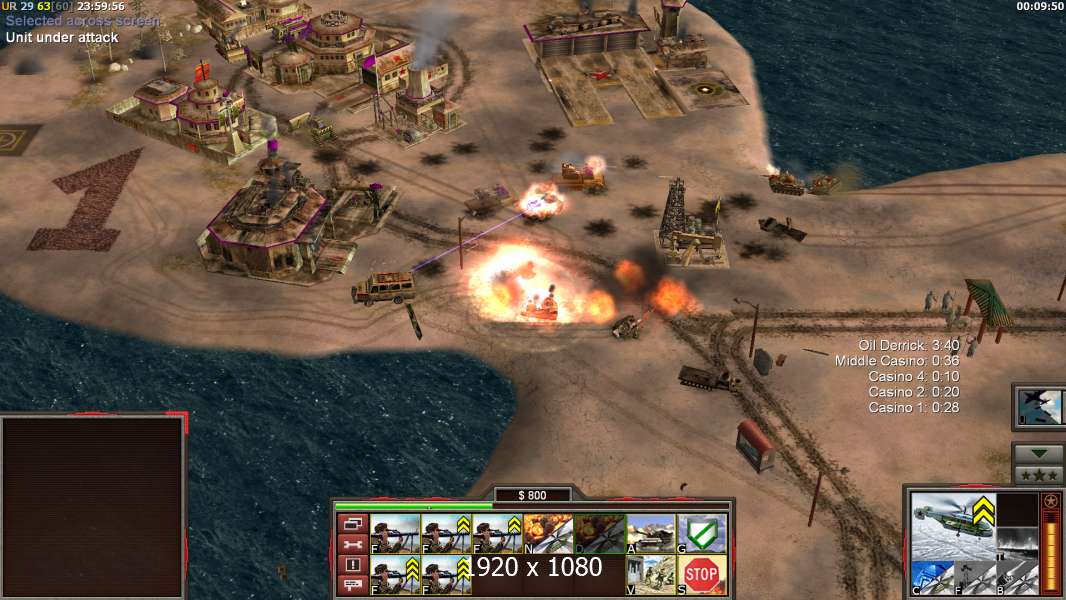This screenshot has height=600, width=1066.
Task: Toggle the green down-arrow collapse button
Action: point(1038,454)
